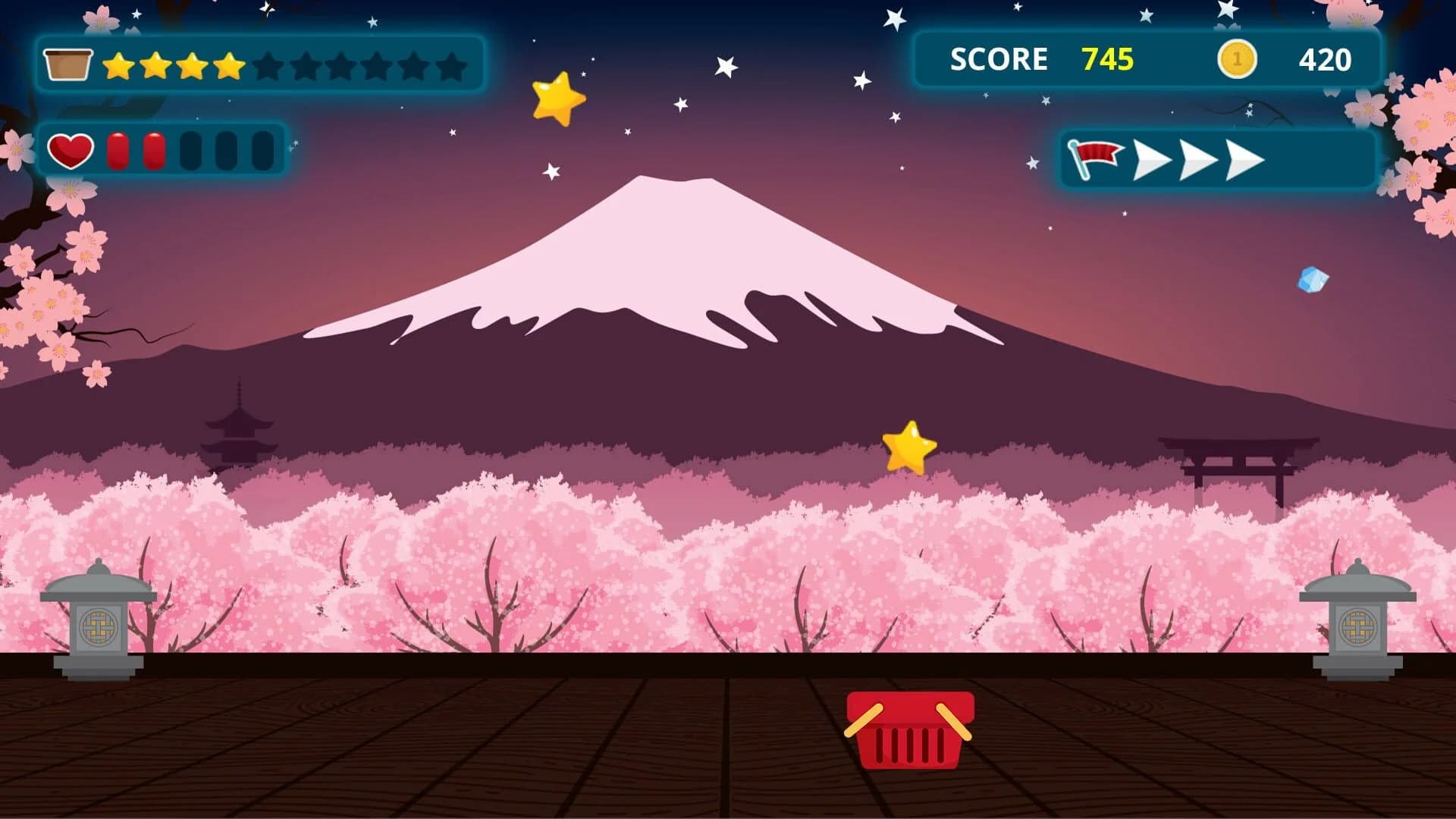Select the gold coin icon next to 420
Image resolution: width=1456 pixels, height=819 pixels.
(1237, 59)
